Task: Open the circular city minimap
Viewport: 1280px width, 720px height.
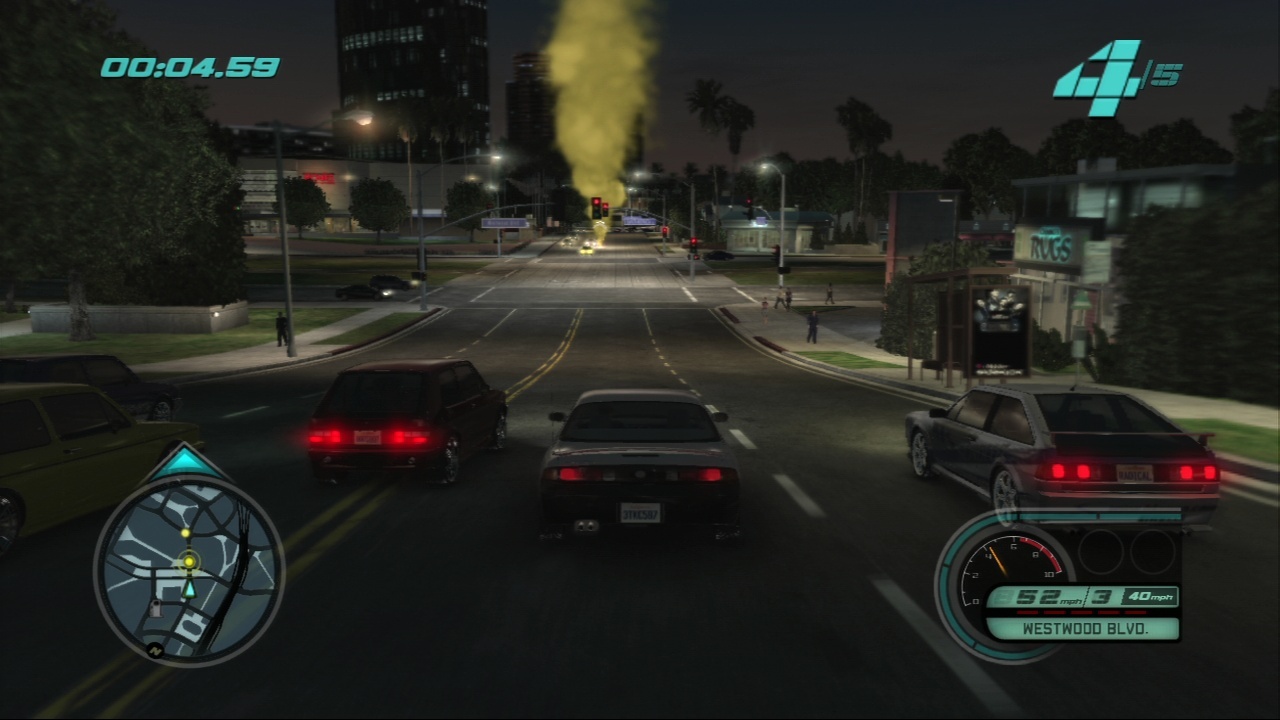Action: [x=189, y=568]
